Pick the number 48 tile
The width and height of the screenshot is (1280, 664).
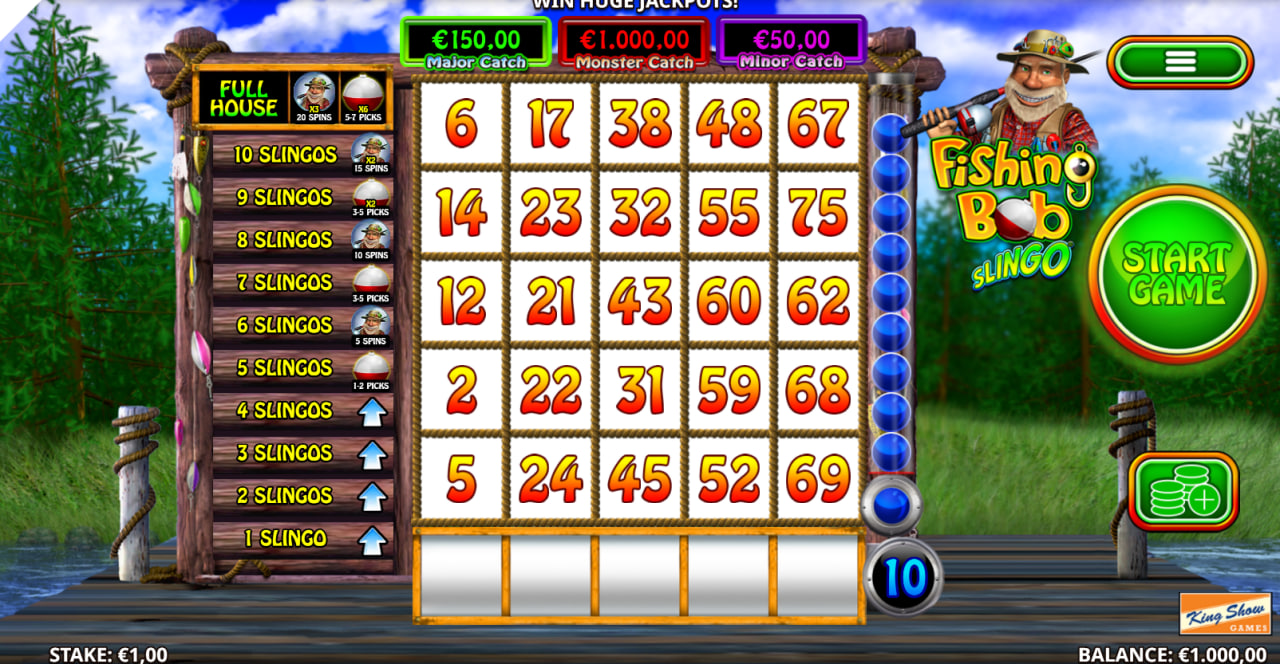(x=729, y=124)
